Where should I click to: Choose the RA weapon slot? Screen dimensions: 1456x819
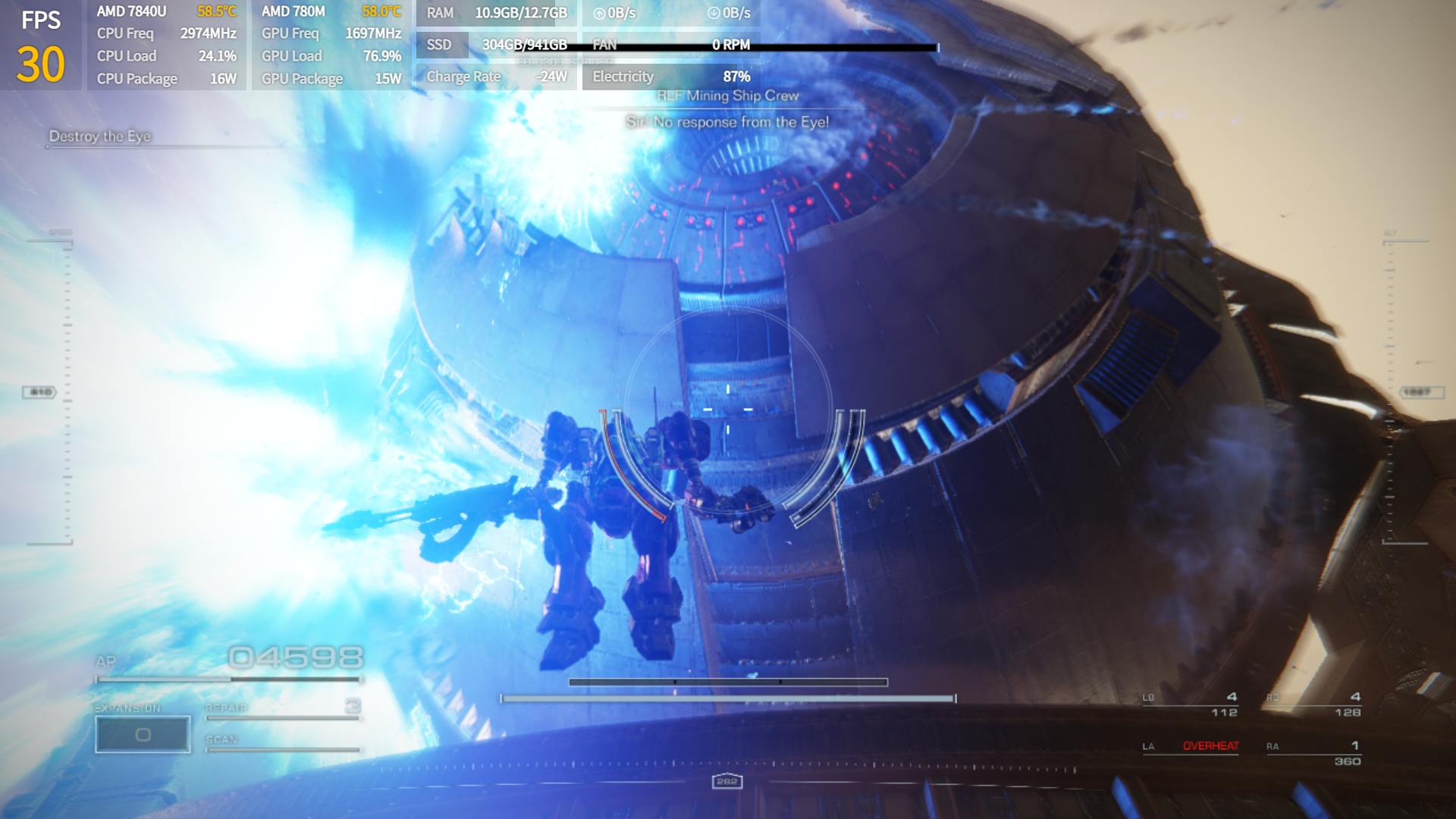pyautogui.click(x=1313, y=752)
